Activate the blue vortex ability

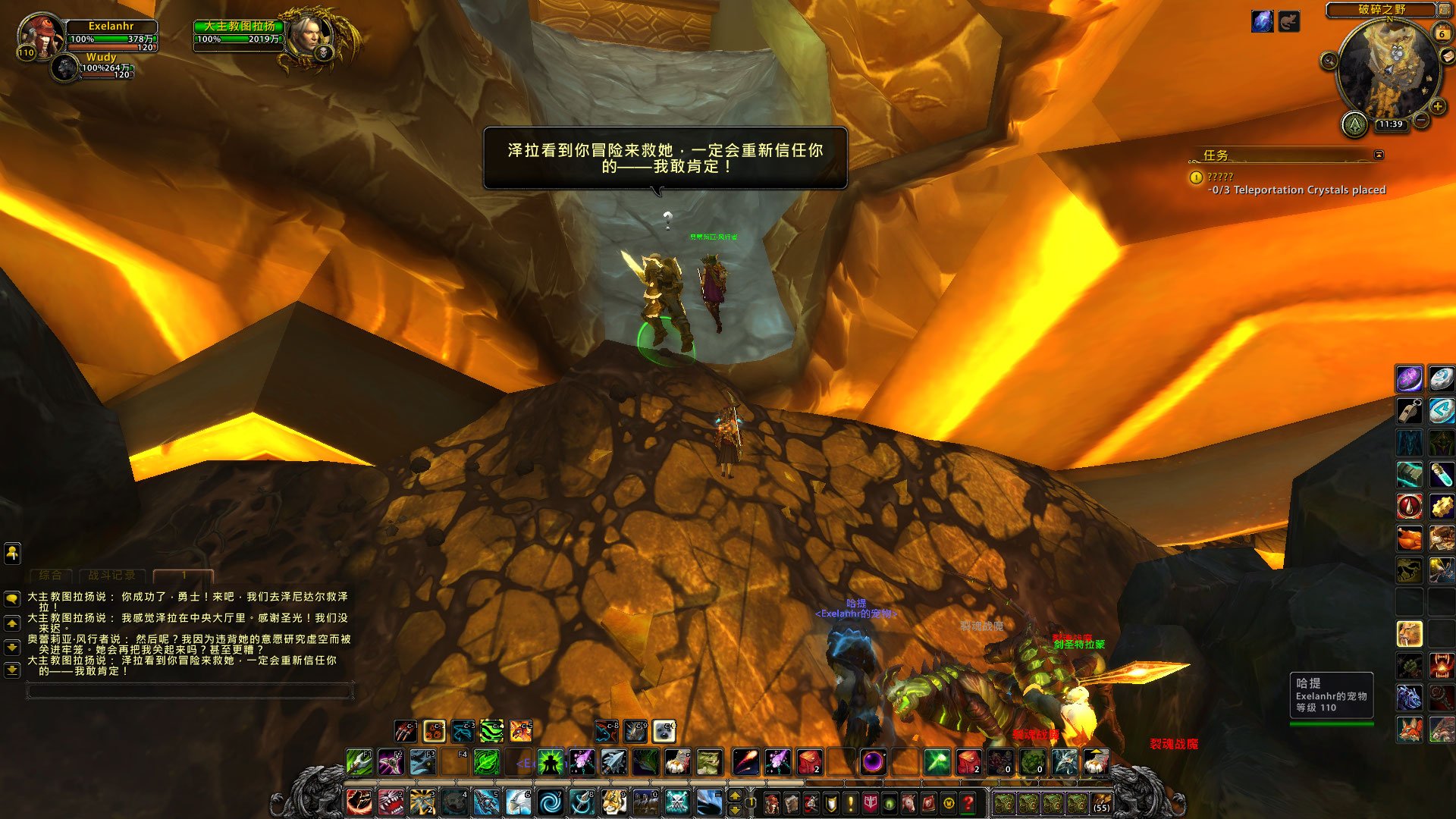(551, 802)
